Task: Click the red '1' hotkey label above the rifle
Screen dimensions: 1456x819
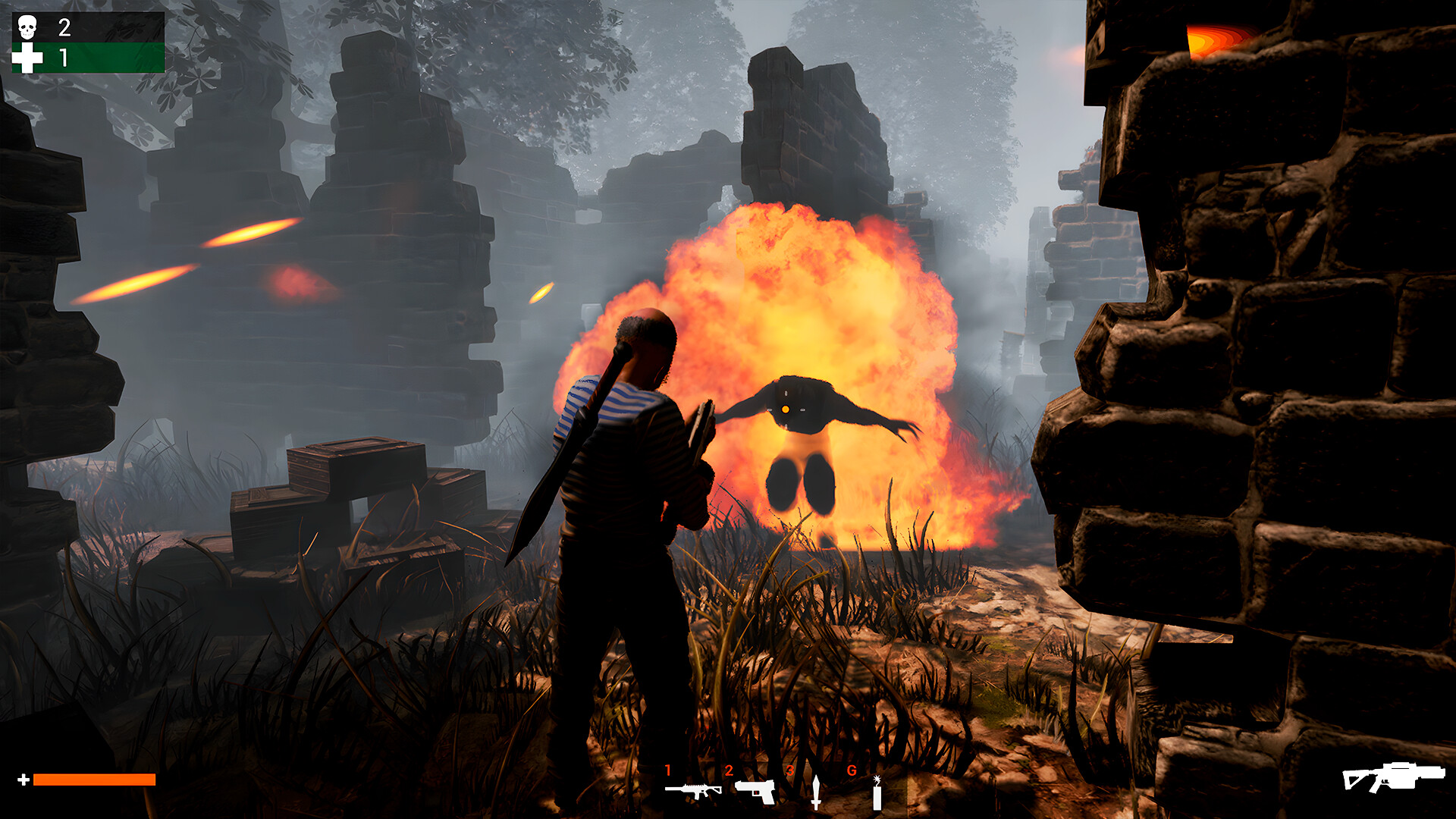Action: pos(668,770)
